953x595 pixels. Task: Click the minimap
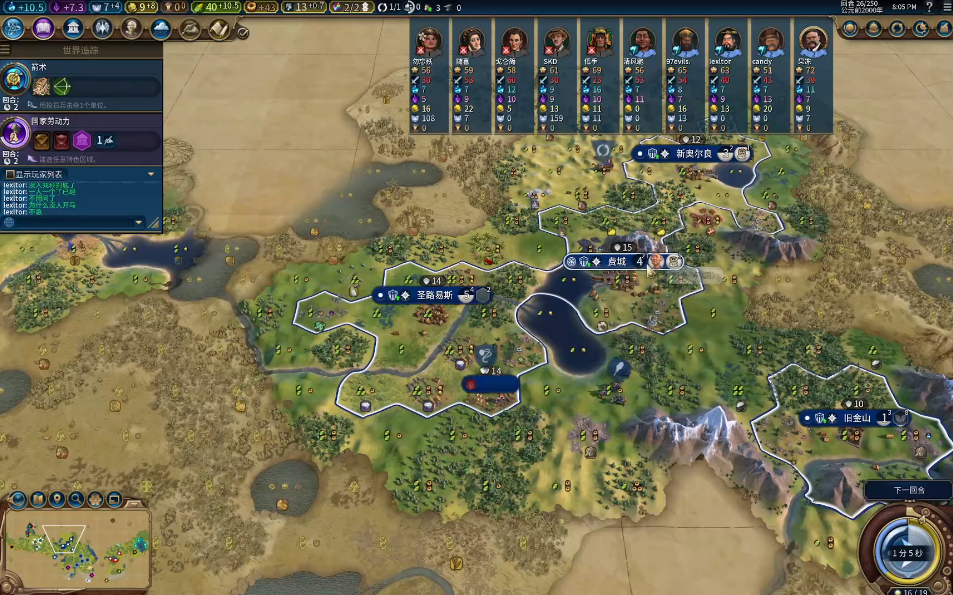[x=76, y=546]
